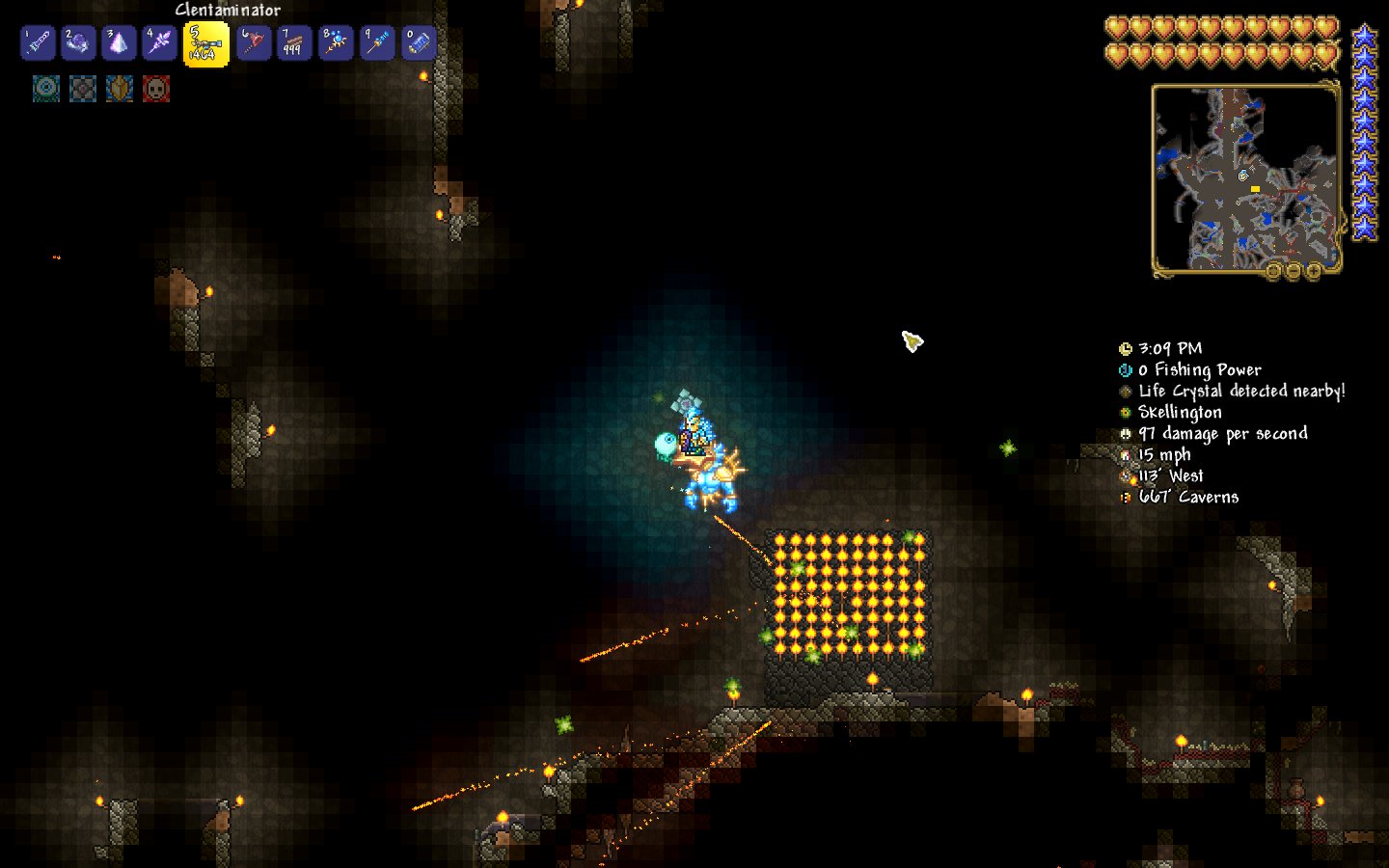Select the wand in hotbar slot 9
Image resolution: width=1389 pixels, height=868 pixels.
[376, 42]
